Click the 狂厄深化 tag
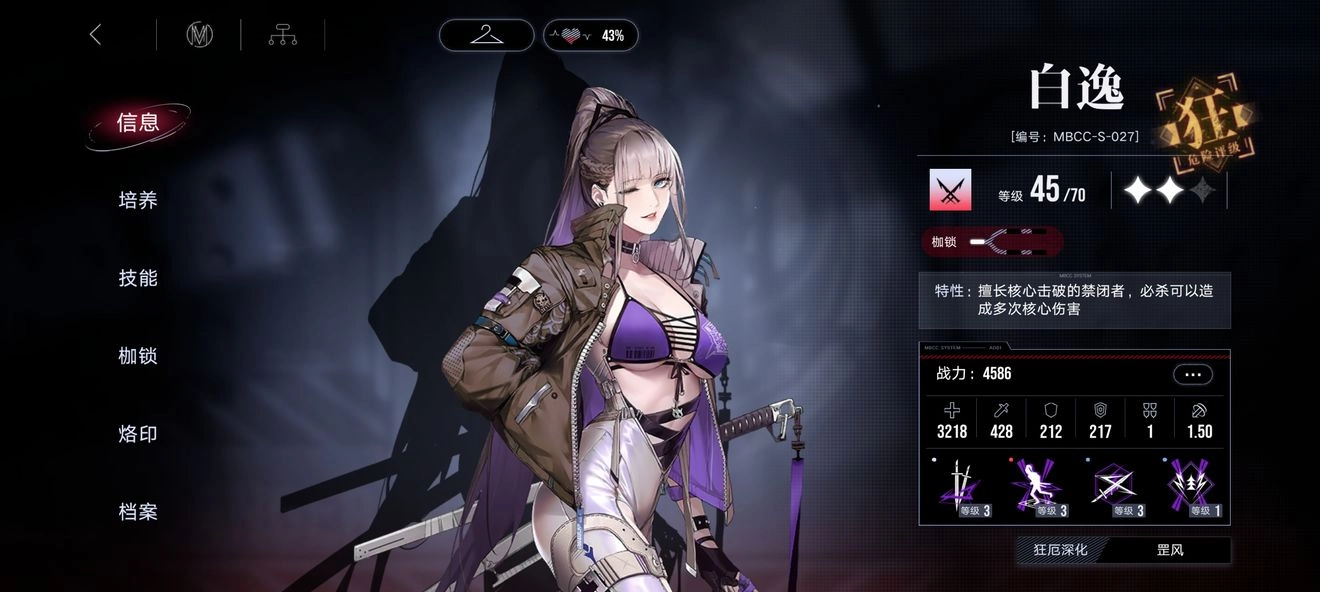This screenshot has height=592, width=1320. click(x=1060, y=550)
